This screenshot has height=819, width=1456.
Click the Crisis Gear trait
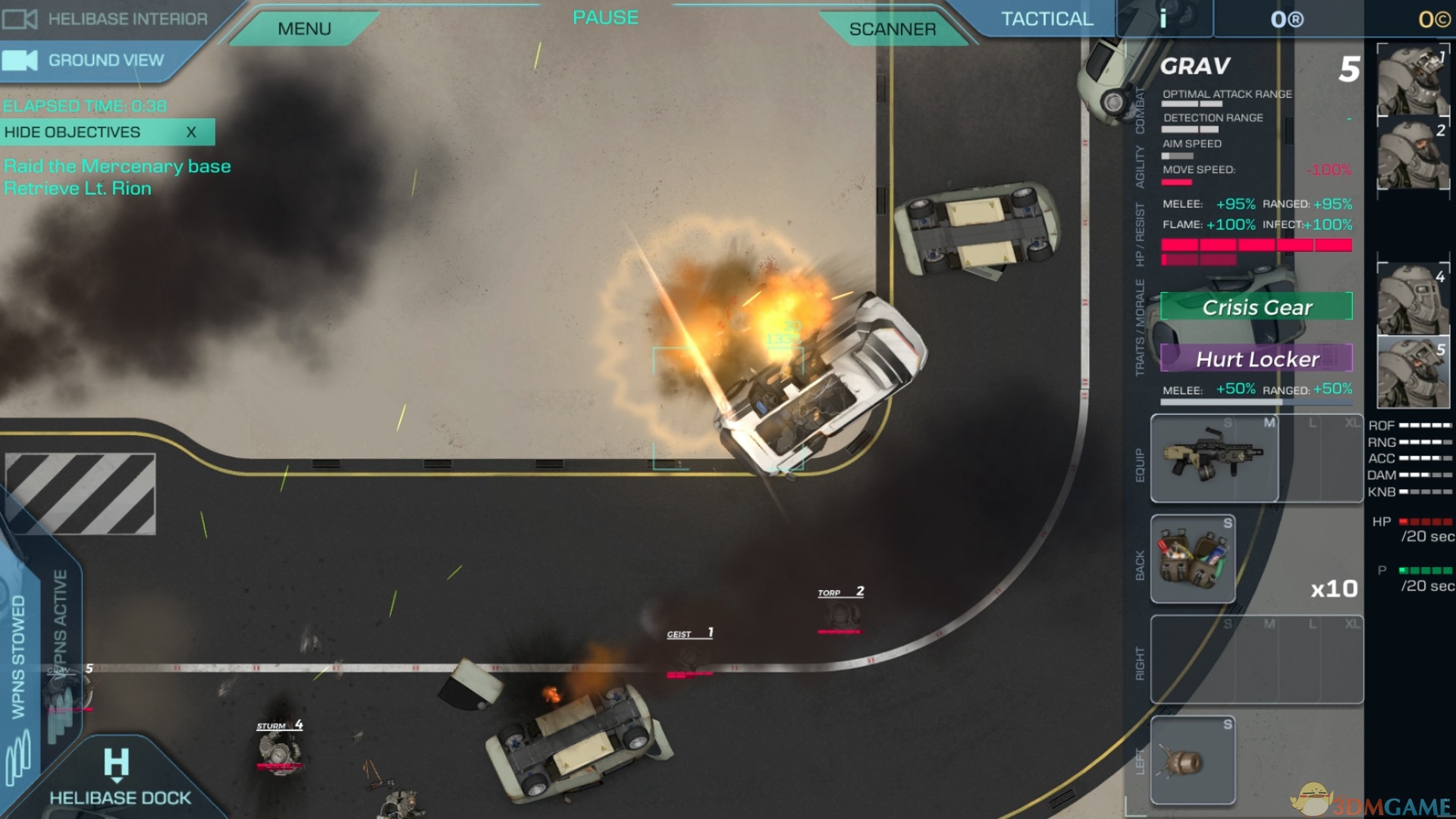(1257, 307)
